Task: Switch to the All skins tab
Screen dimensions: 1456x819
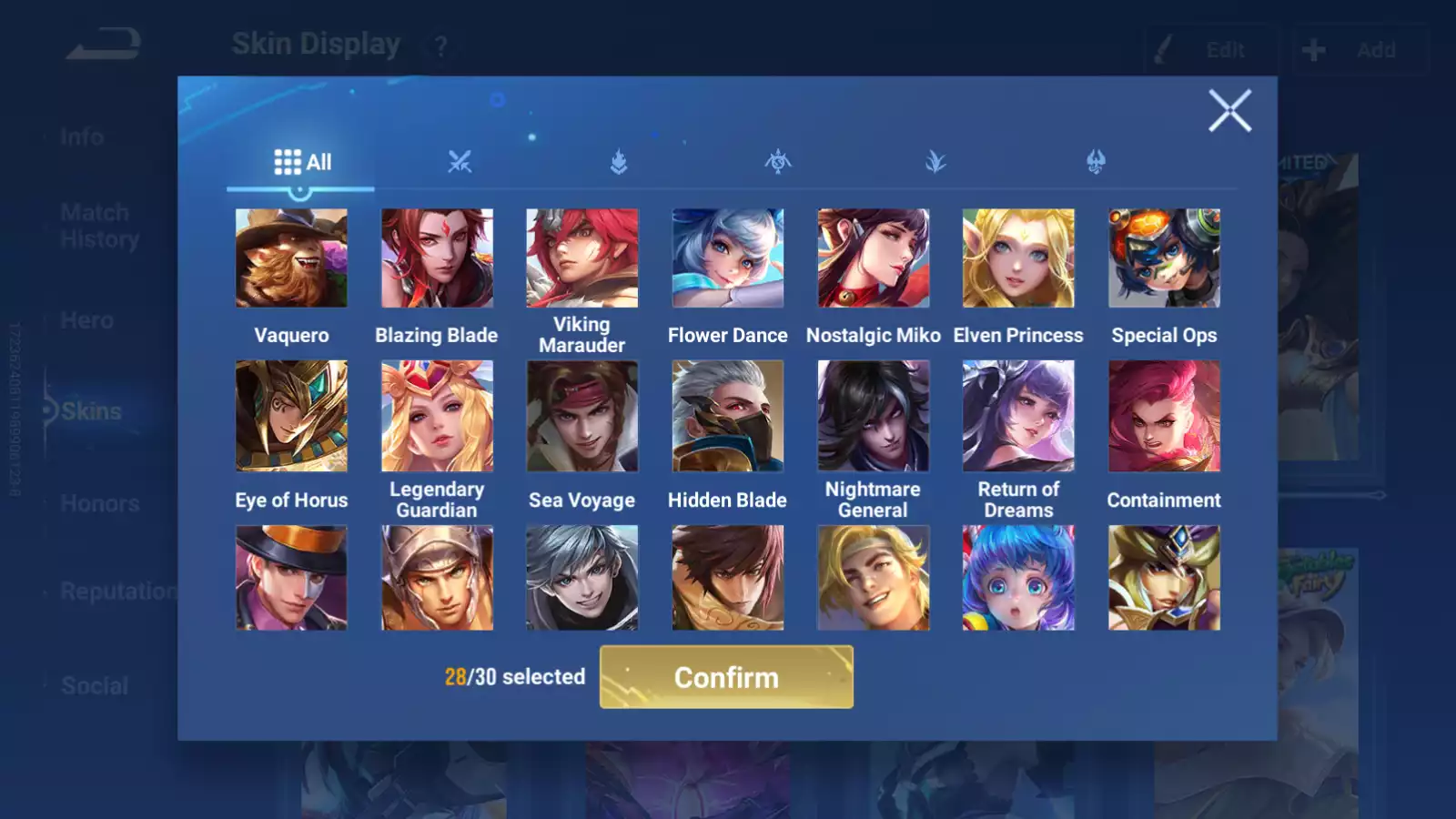Action: [x=302, y=162]
